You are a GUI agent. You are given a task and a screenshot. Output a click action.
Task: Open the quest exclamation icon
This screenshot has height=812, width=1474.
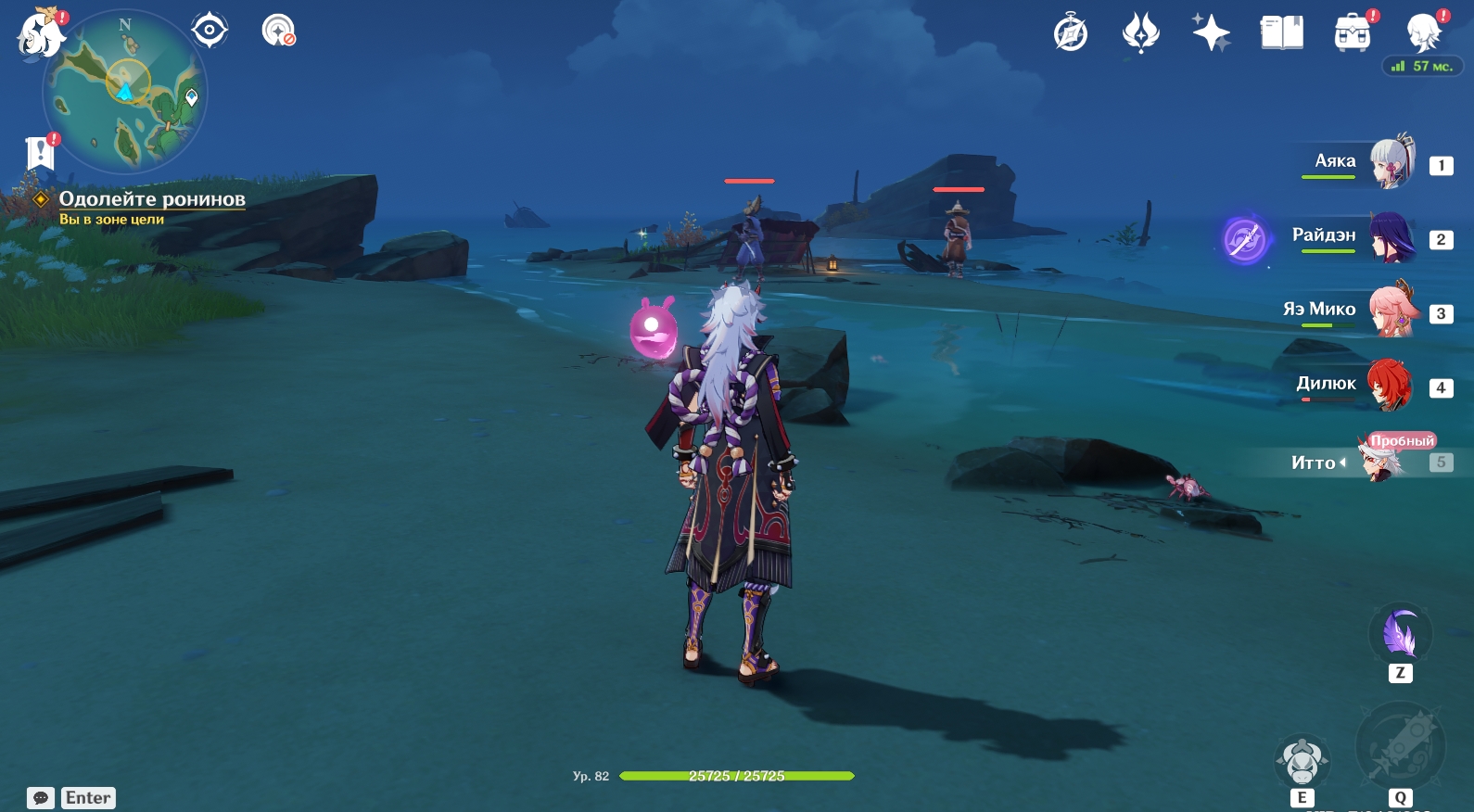[40, 152]
